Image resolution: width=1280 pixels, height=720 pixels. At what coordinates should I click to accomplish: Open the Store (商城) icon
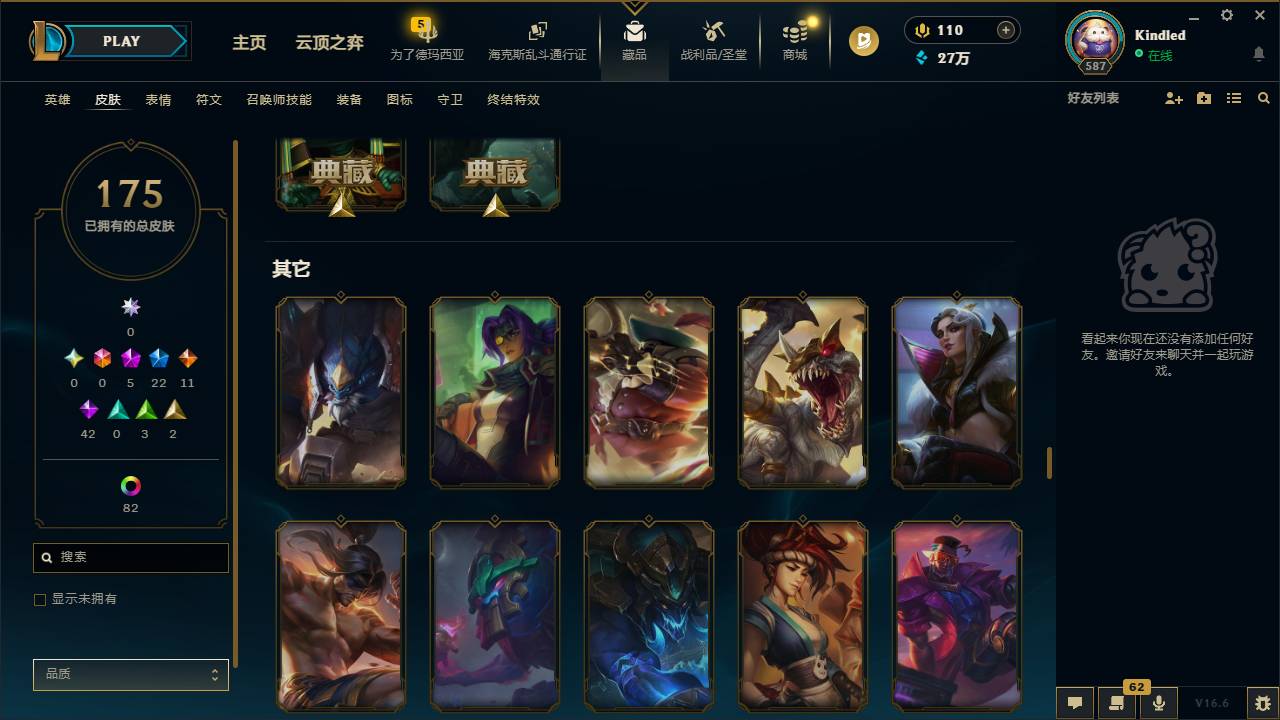[x=794, y=40]
